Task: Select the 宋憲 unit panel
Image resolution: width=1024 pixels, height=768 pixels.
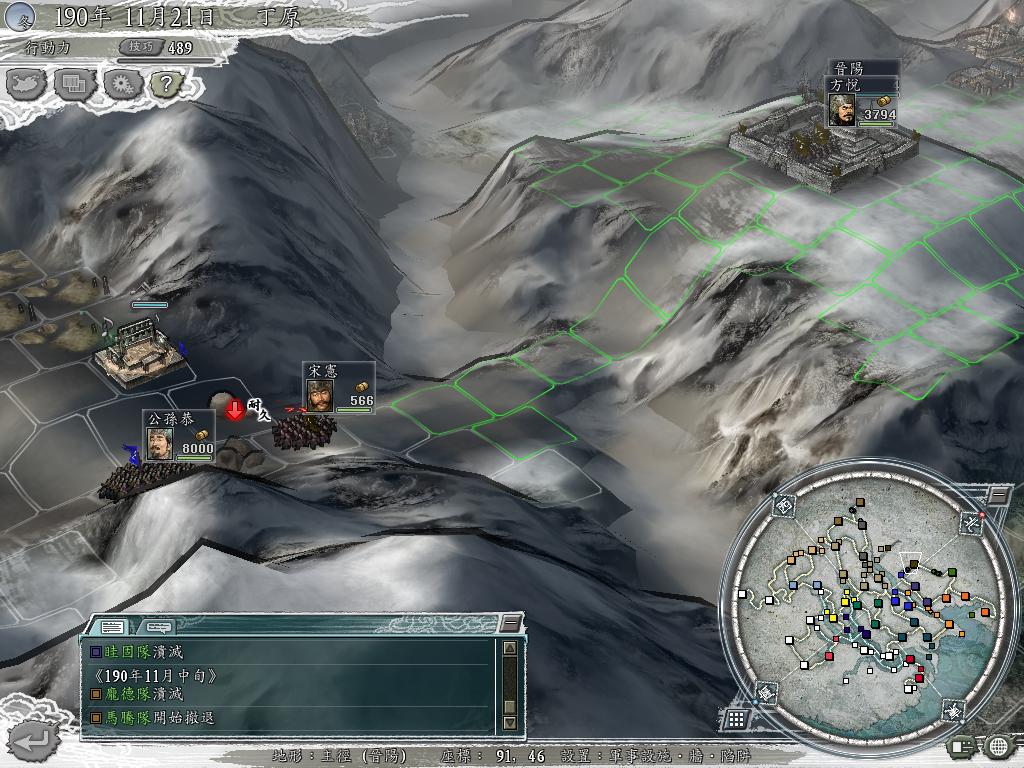Action: (339, 387)
